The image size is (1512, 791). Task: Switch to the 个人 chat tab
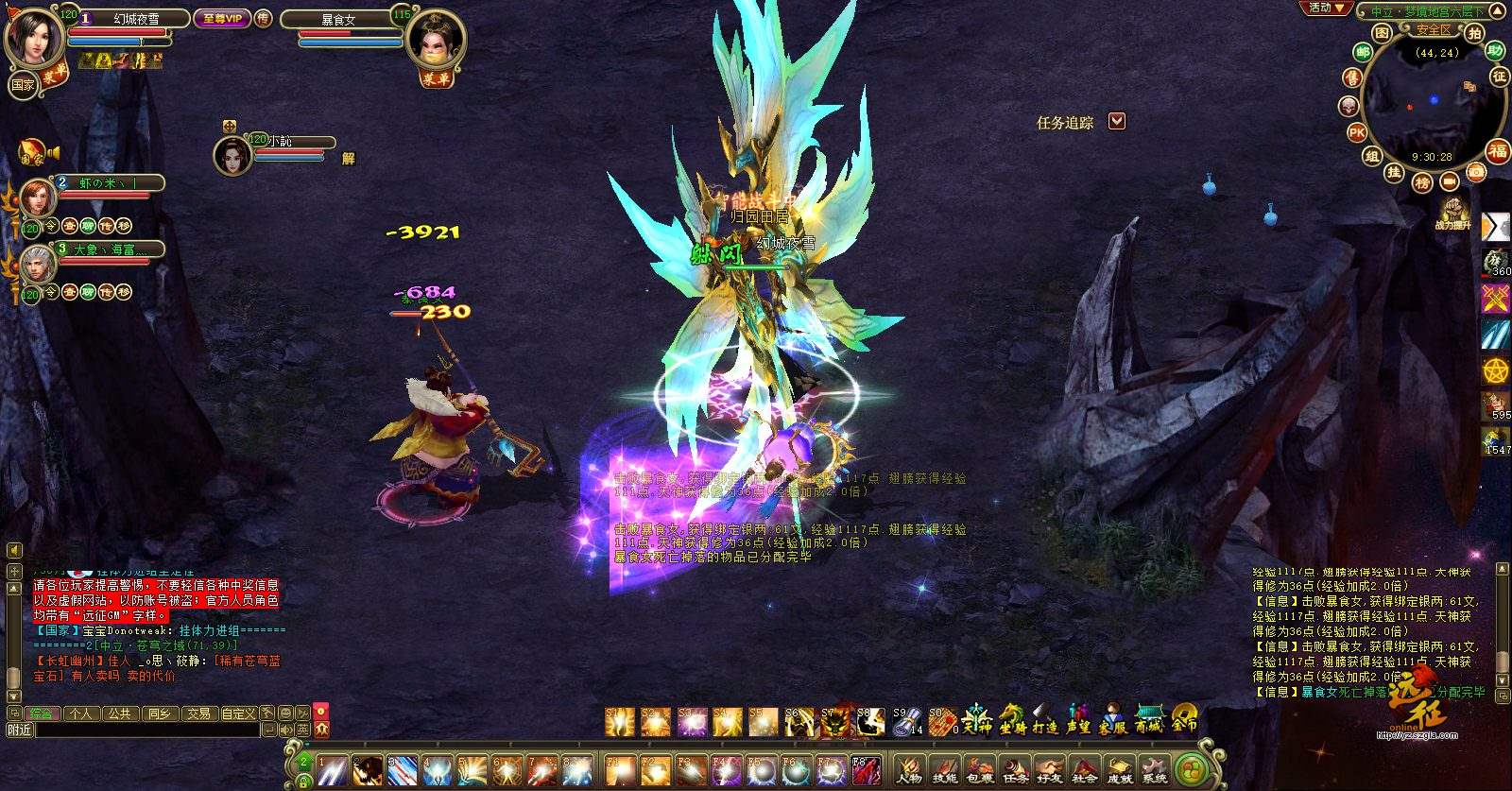[80, 714]
